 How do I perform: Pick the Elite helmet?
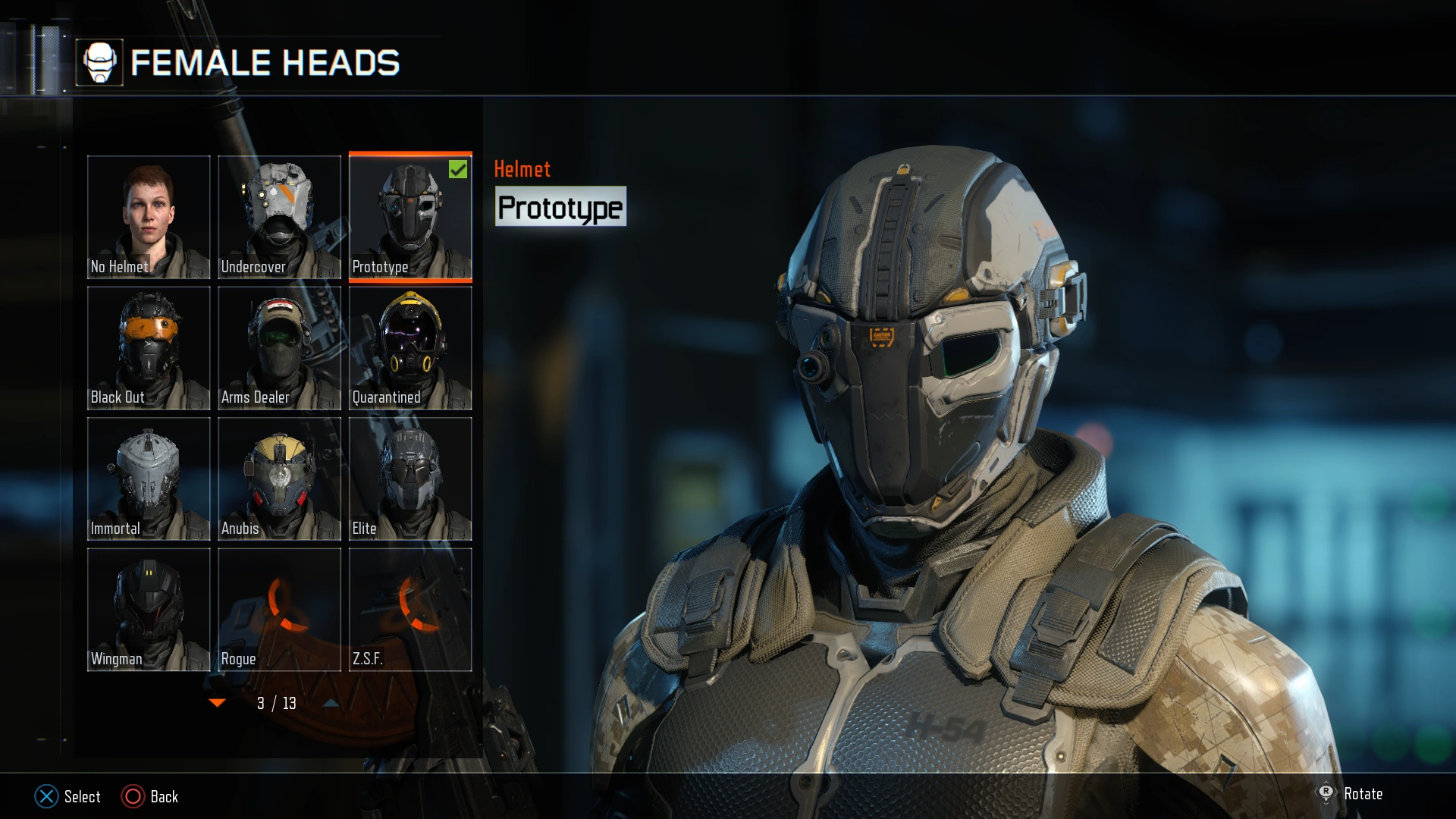click(x=410, y=478)
